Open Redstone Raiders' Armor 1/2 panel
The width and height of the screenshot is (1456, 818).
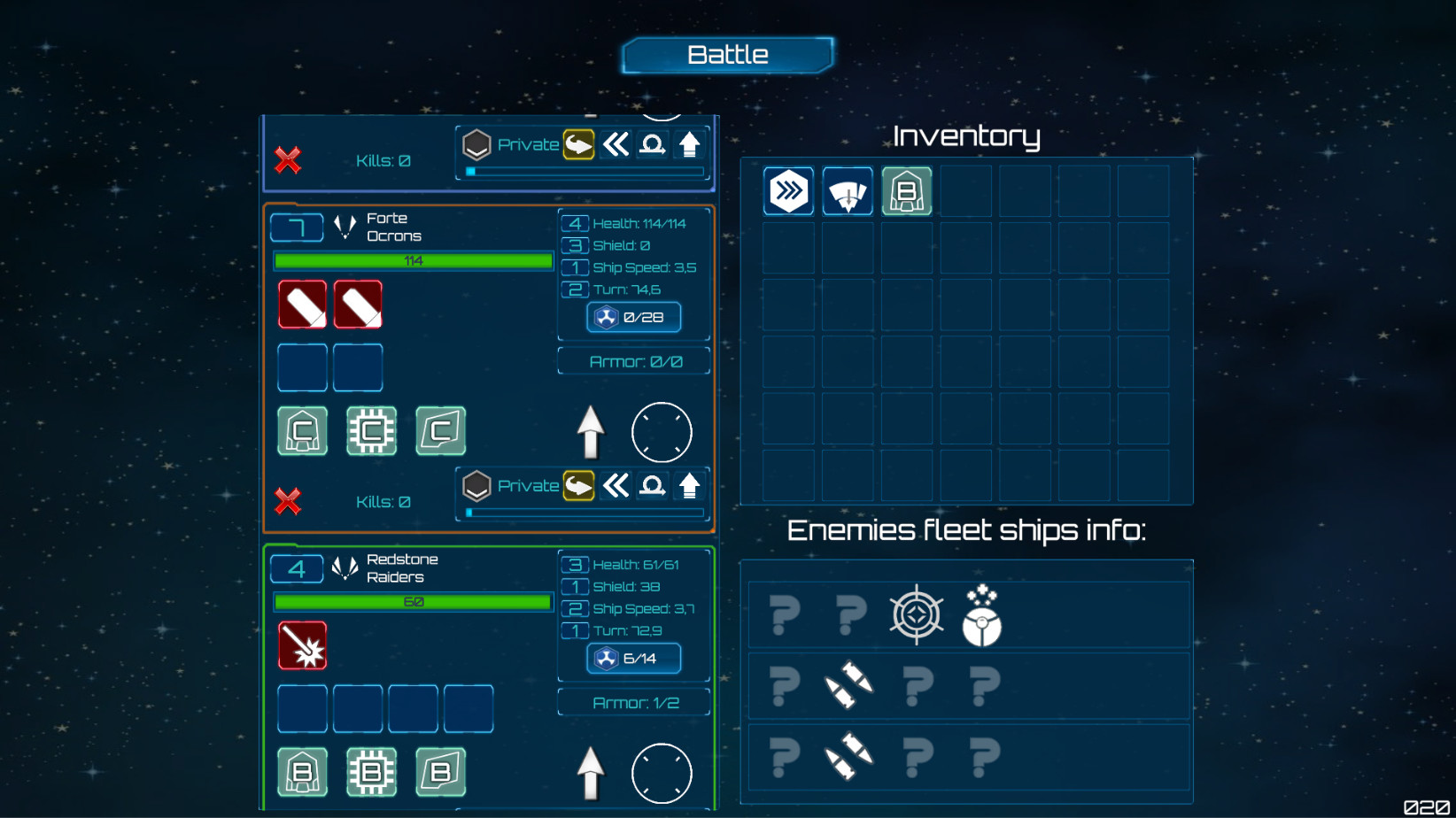click(634, 703)
